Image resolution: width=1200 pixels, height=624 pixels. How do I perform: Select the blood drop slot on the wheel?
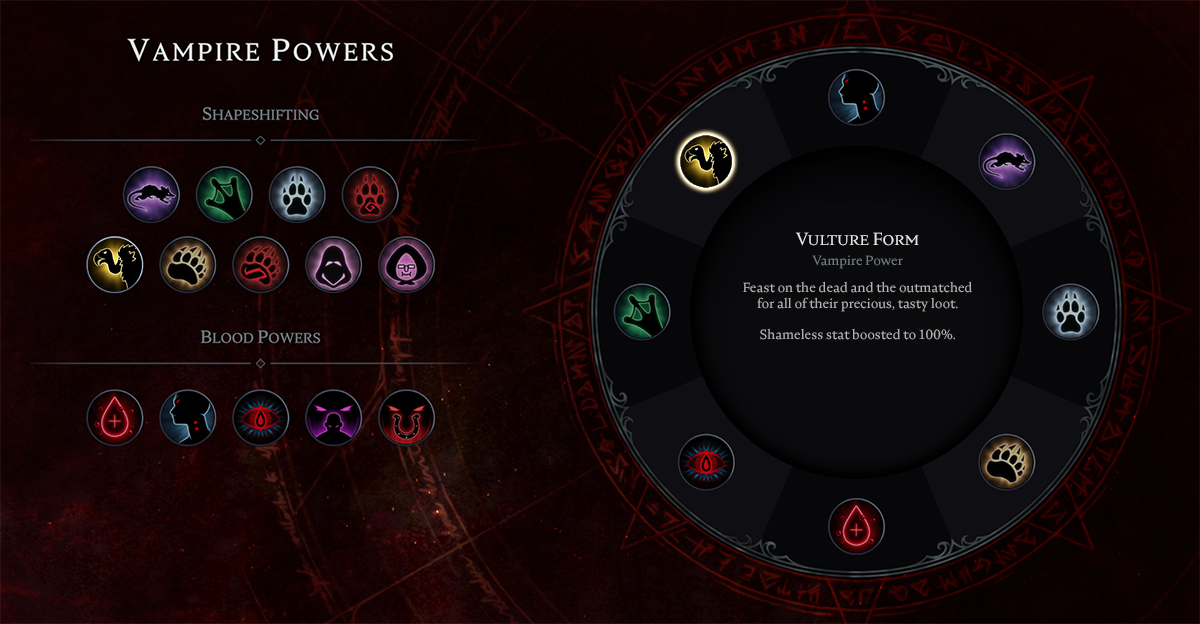coord(857,526)
